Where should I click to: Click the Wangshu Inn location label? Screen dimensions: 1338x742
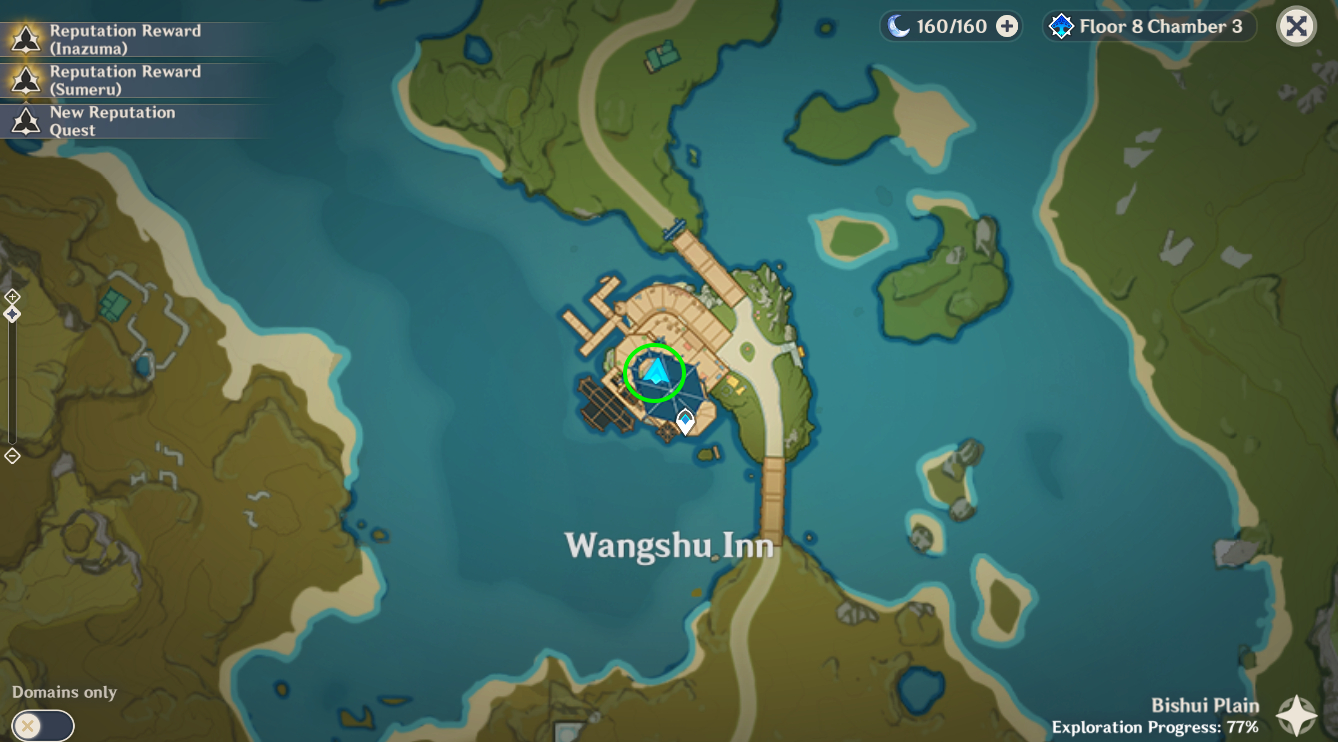(669, 545)
